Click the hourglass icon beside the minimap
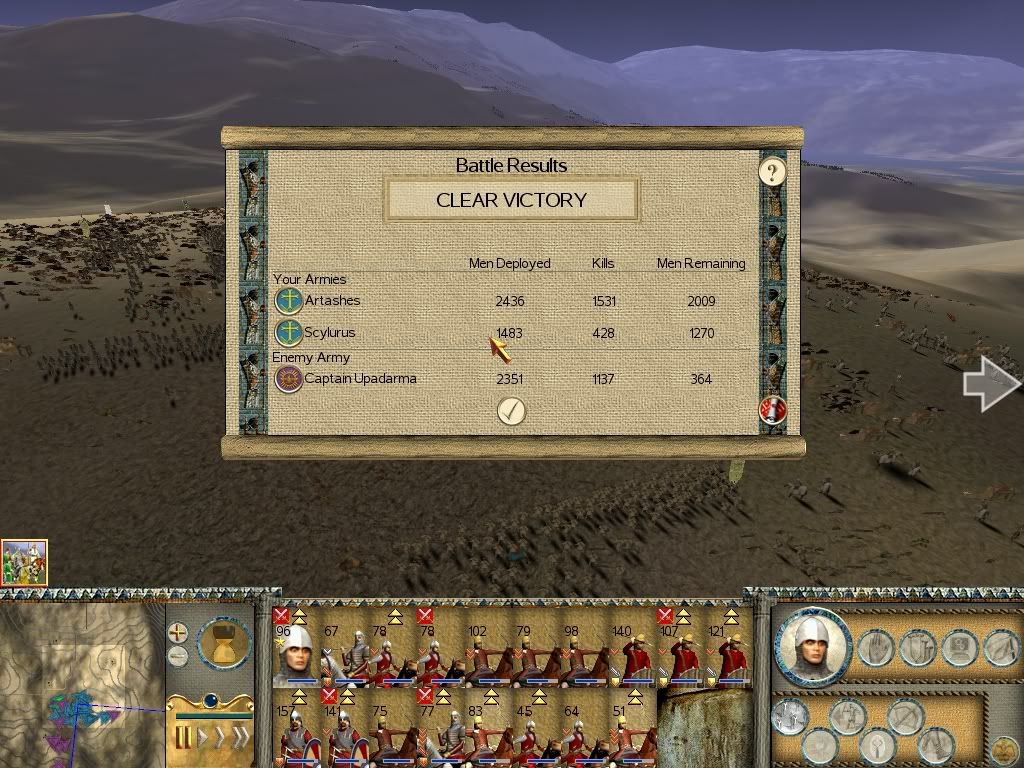Image resolution: width=1024 pixels, height=768 pixels. tap(224, 644)
